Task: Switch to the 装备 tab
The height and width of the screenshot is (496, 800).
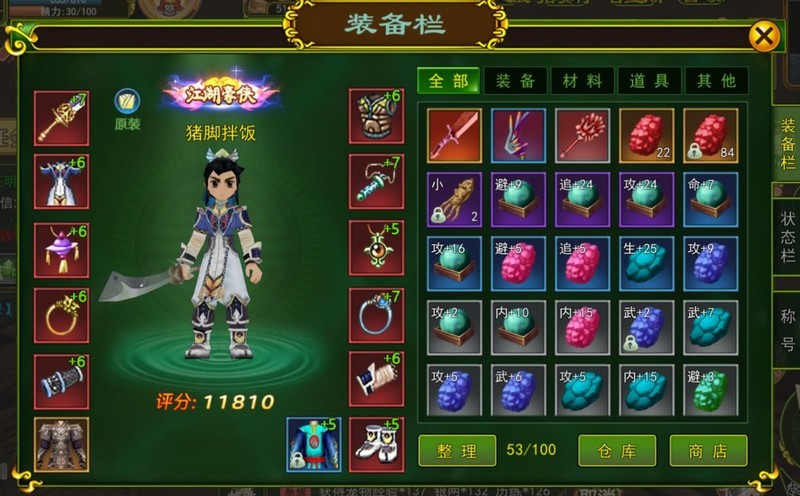Action: pos(516,81)
